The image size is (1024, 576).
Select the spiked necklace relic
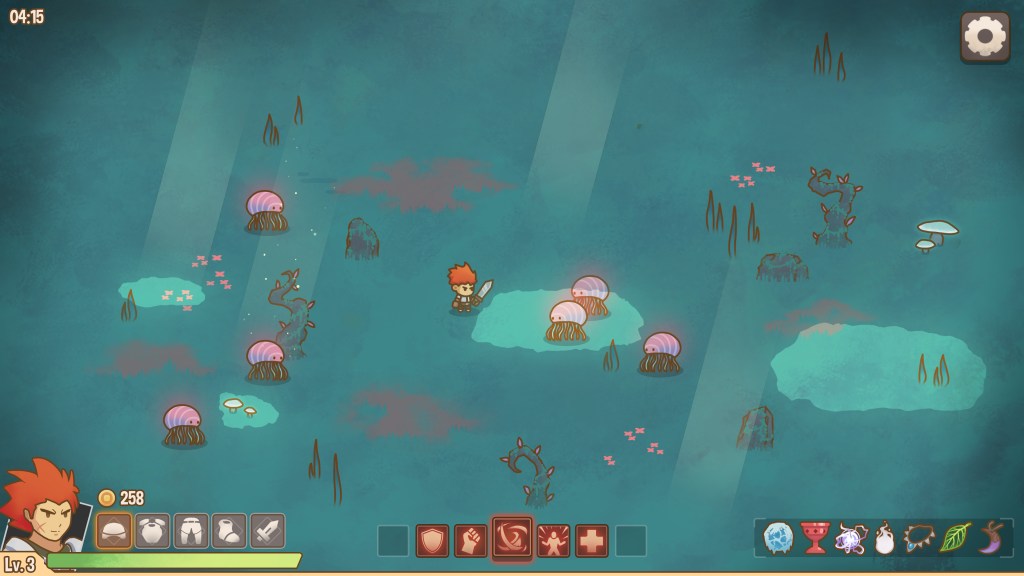(919, 538)
